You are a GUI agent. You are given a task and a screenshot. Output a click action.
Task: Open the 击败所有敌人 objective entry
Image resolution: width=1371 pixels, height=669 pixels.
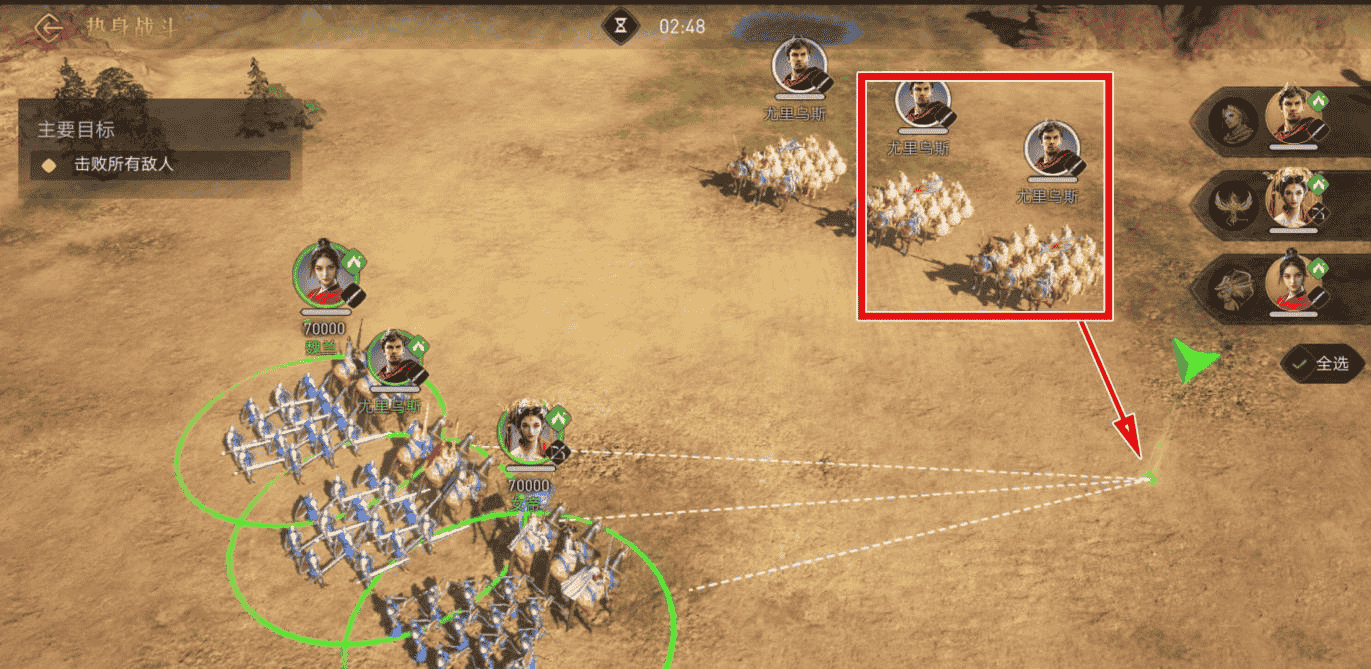point(160,165)
